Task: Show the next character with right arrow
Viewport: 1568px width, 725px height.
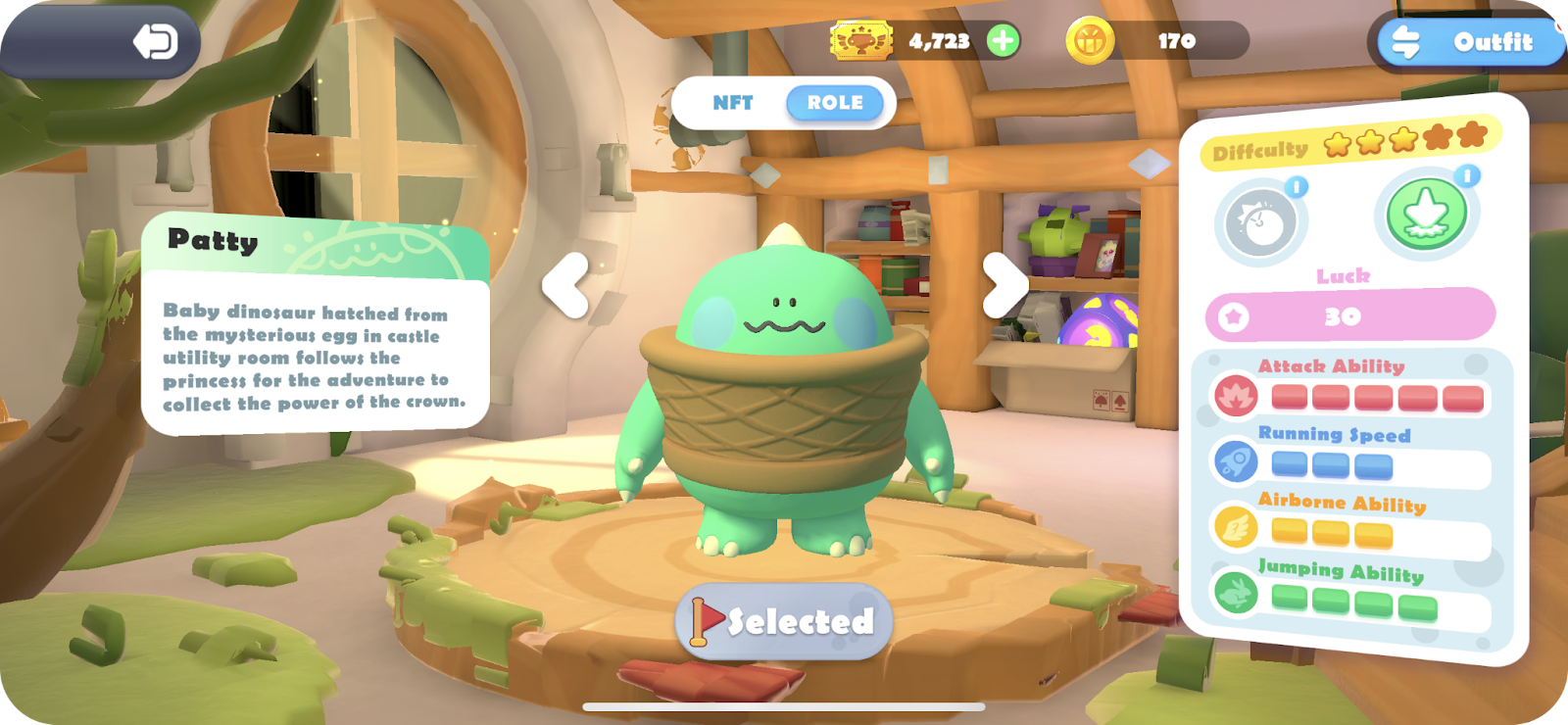Action: tap(1004, 285)
